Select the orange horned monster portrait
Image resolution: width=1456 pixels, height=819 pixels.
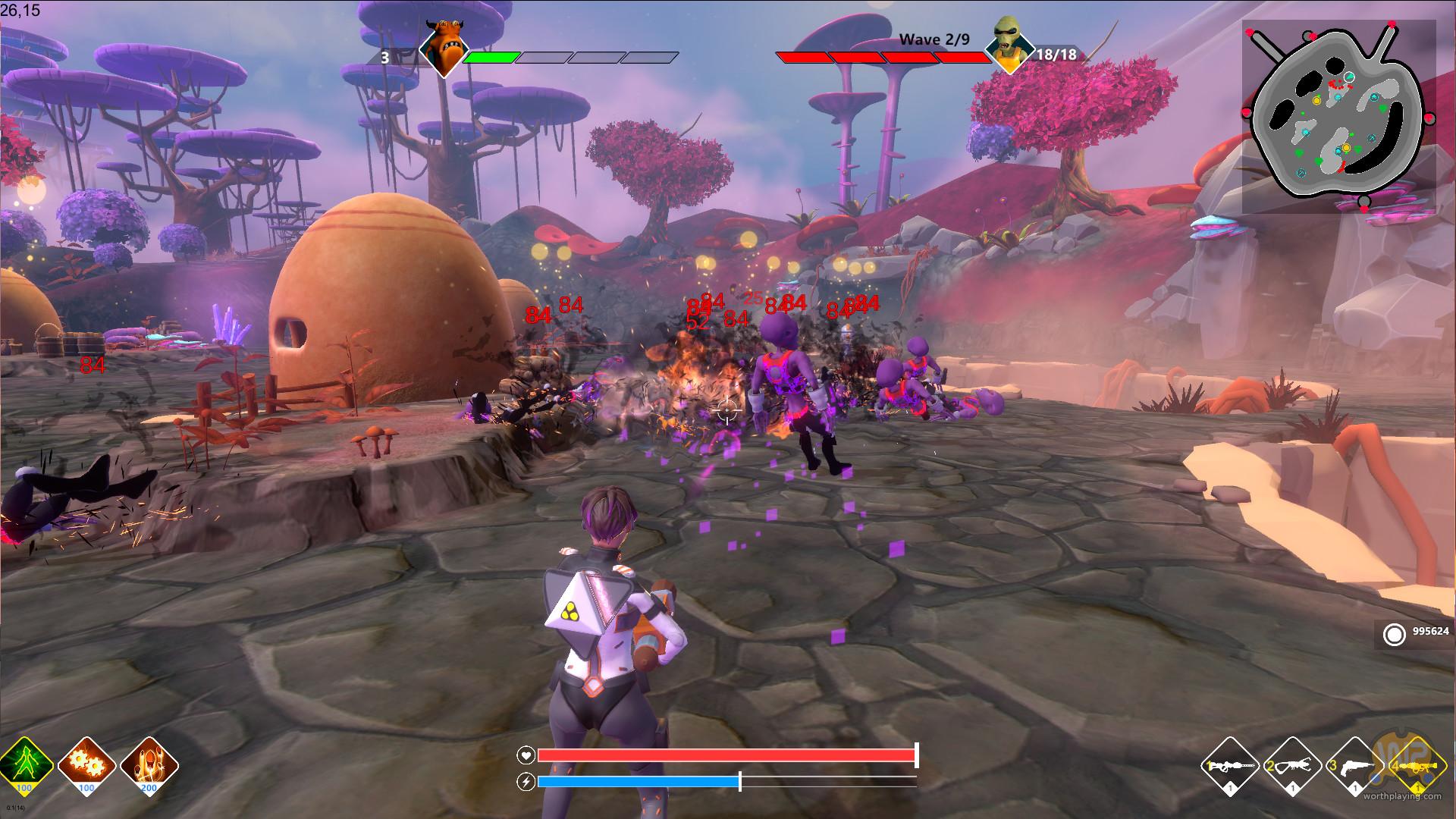(x=441, y=49)
